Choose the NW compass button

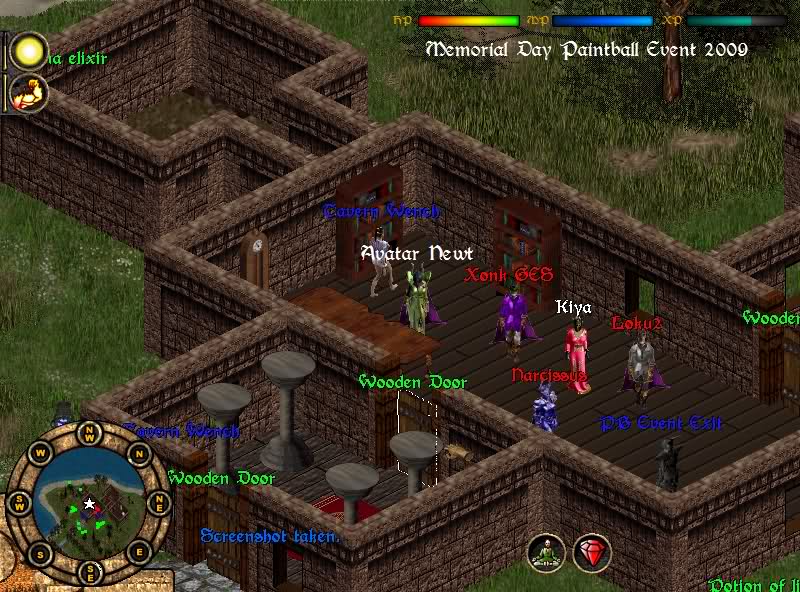pos(90,434)
